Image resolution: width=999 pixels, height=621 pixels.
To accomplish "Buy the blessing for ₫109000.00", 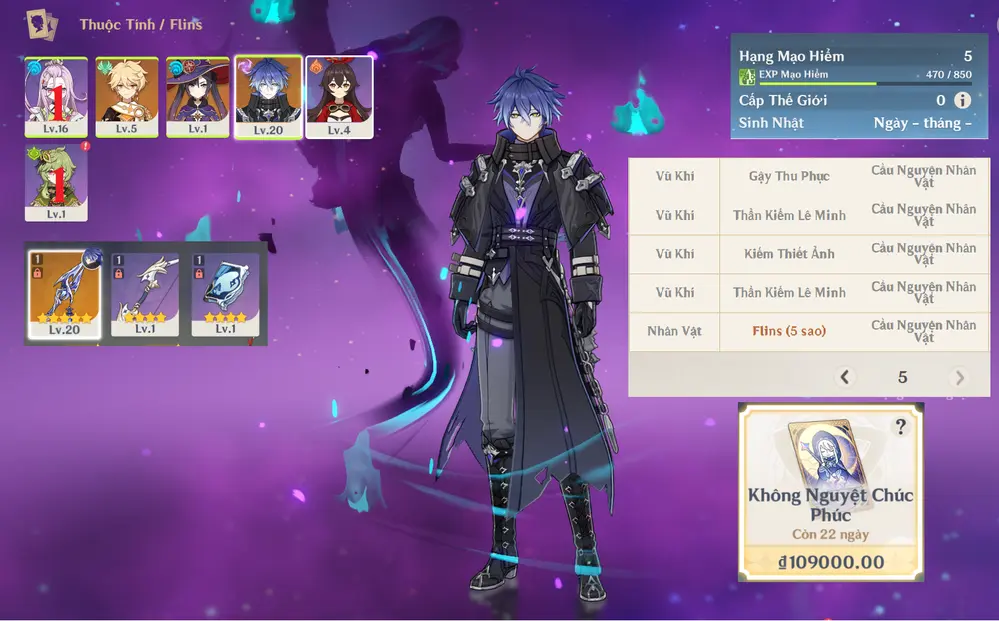I will point(830,562).
